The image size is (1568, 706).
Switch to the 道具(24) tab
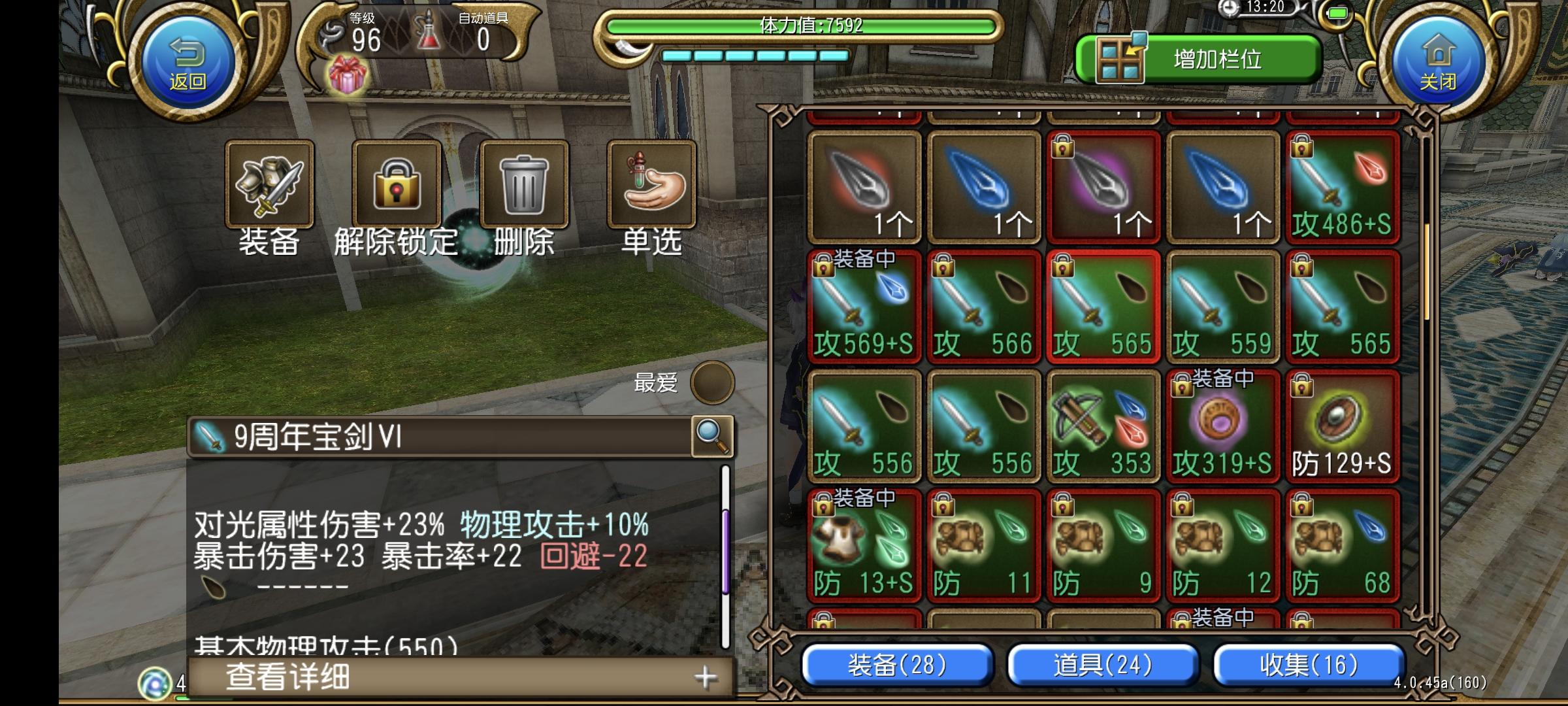(1103, 665)
